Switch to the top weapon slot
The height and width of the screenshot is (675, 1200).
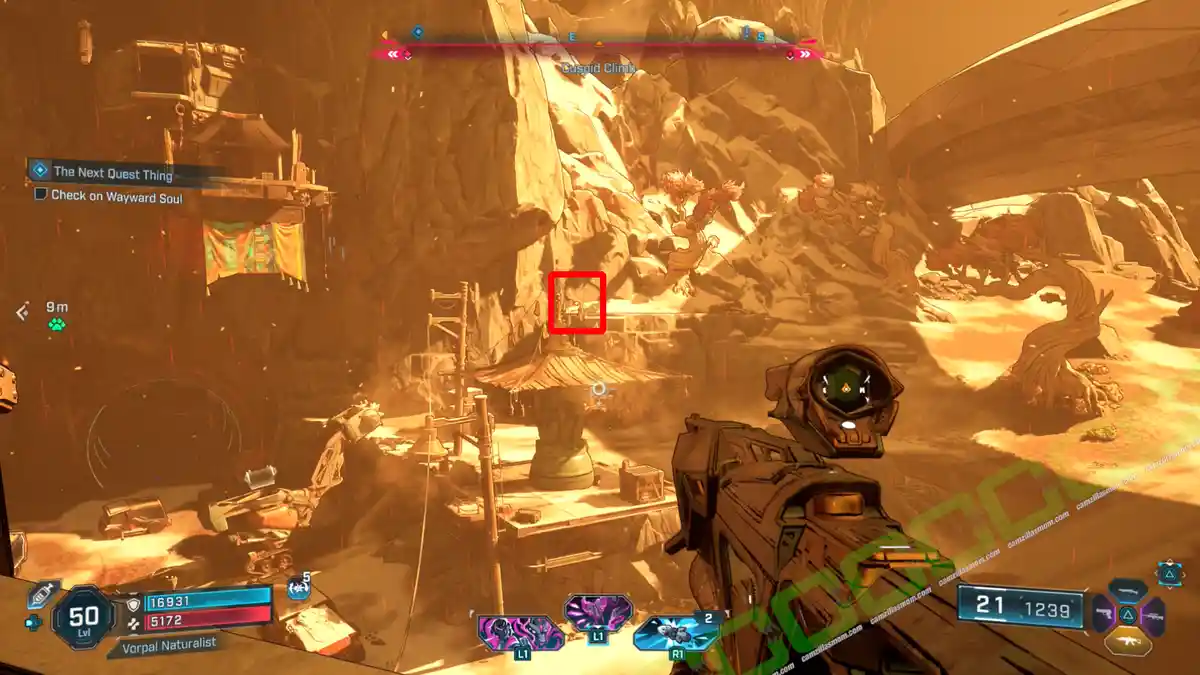(1128, 590)
